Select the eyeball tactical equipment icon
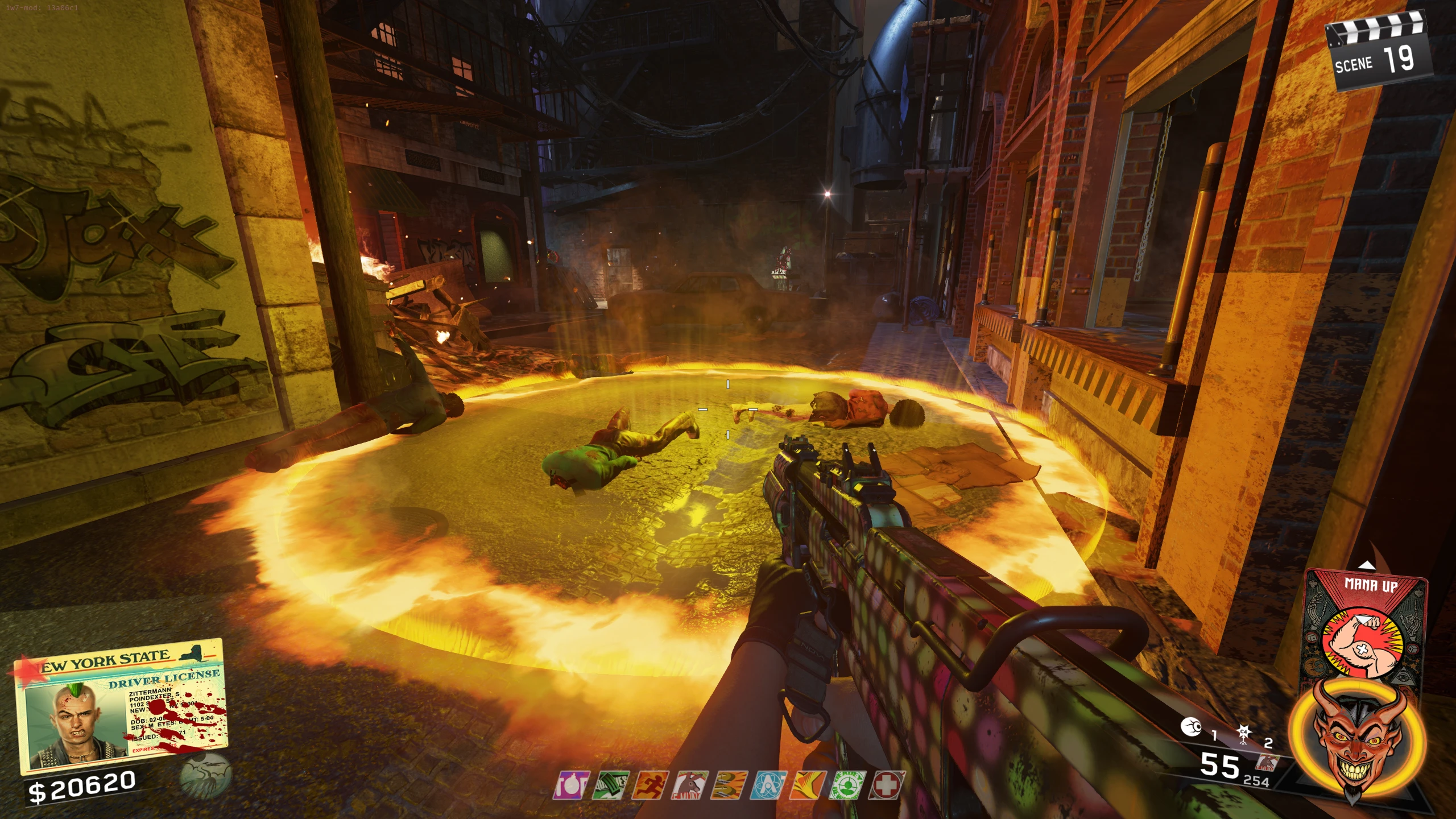1456x819 pixels. [x=1190, y=727]
